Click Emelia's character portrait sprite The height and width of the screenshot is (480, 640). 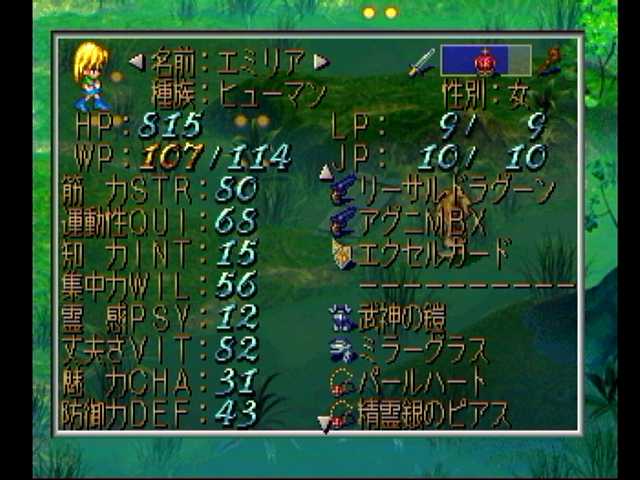click(90, 76)
